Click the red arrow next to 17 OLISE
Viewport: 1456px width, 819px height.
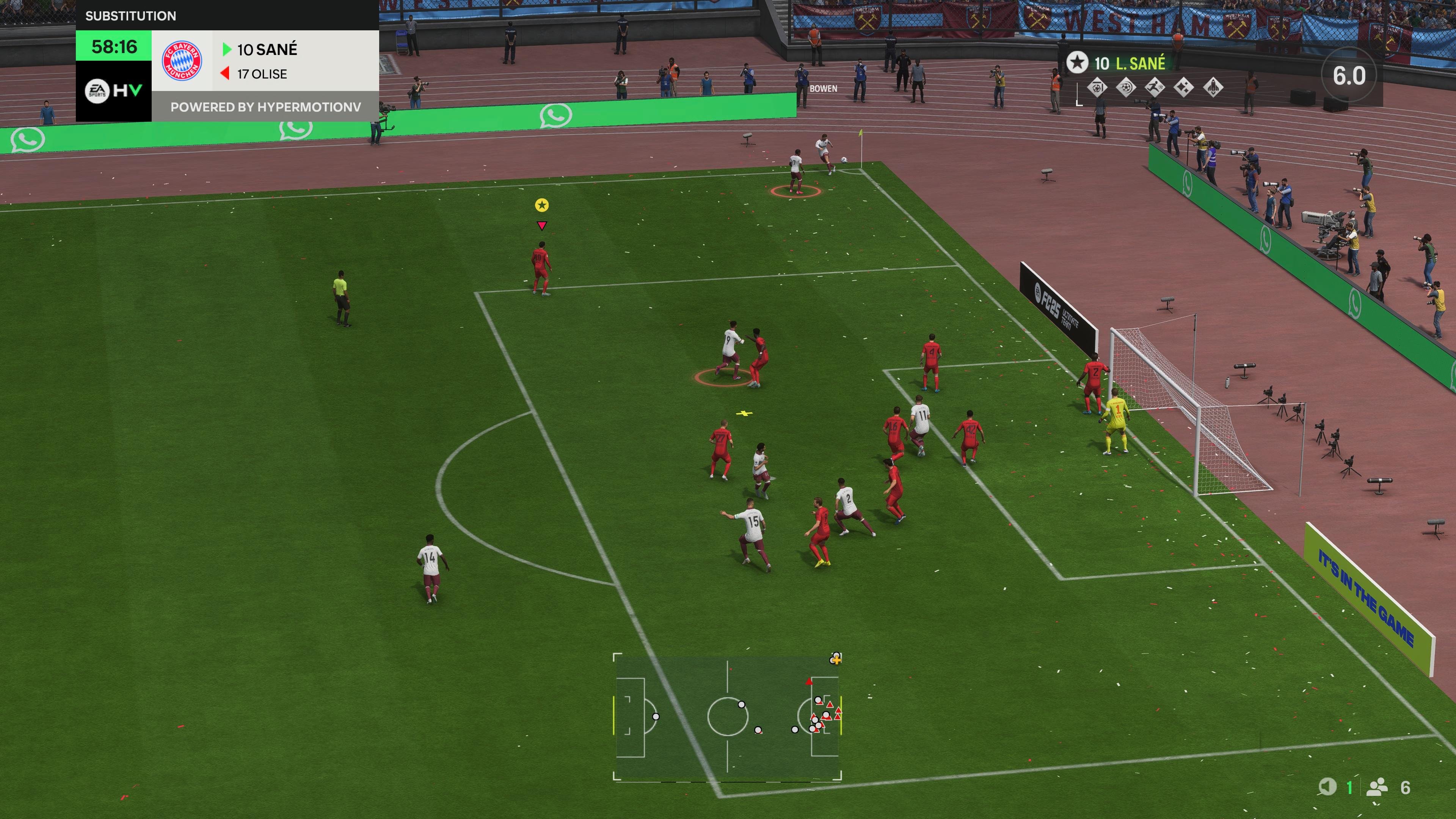224,74
